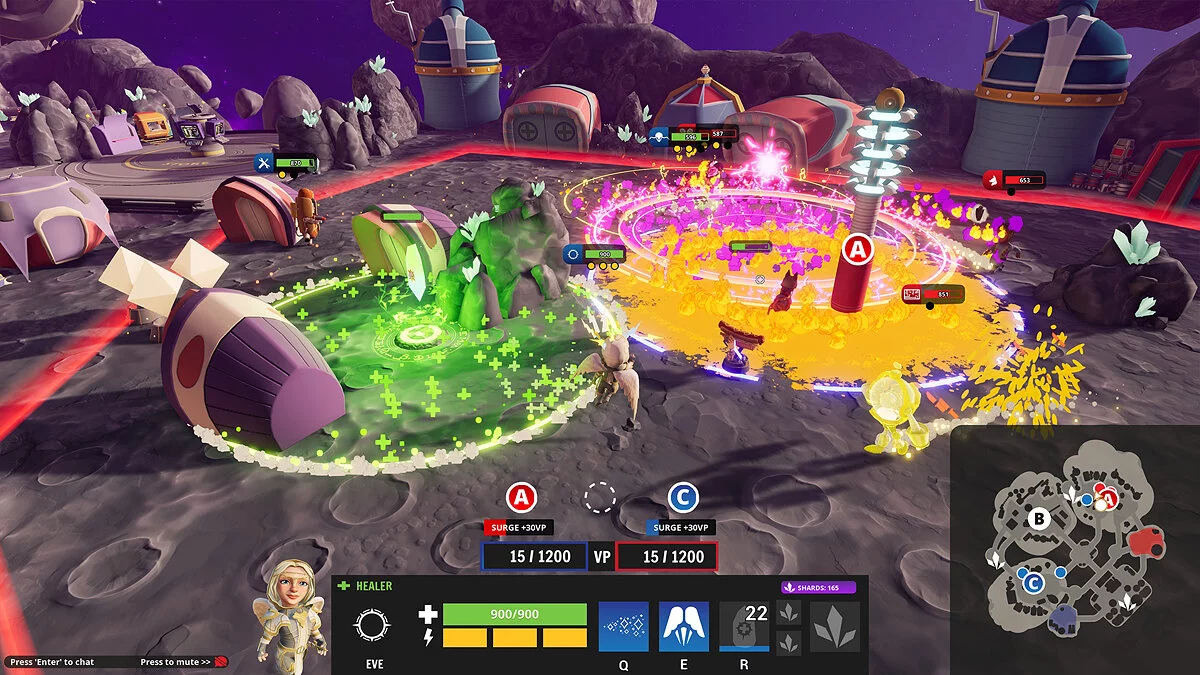Click the red A objective status badge
This screenshot has height=675, width=1200.
click(x=521, y=497)
